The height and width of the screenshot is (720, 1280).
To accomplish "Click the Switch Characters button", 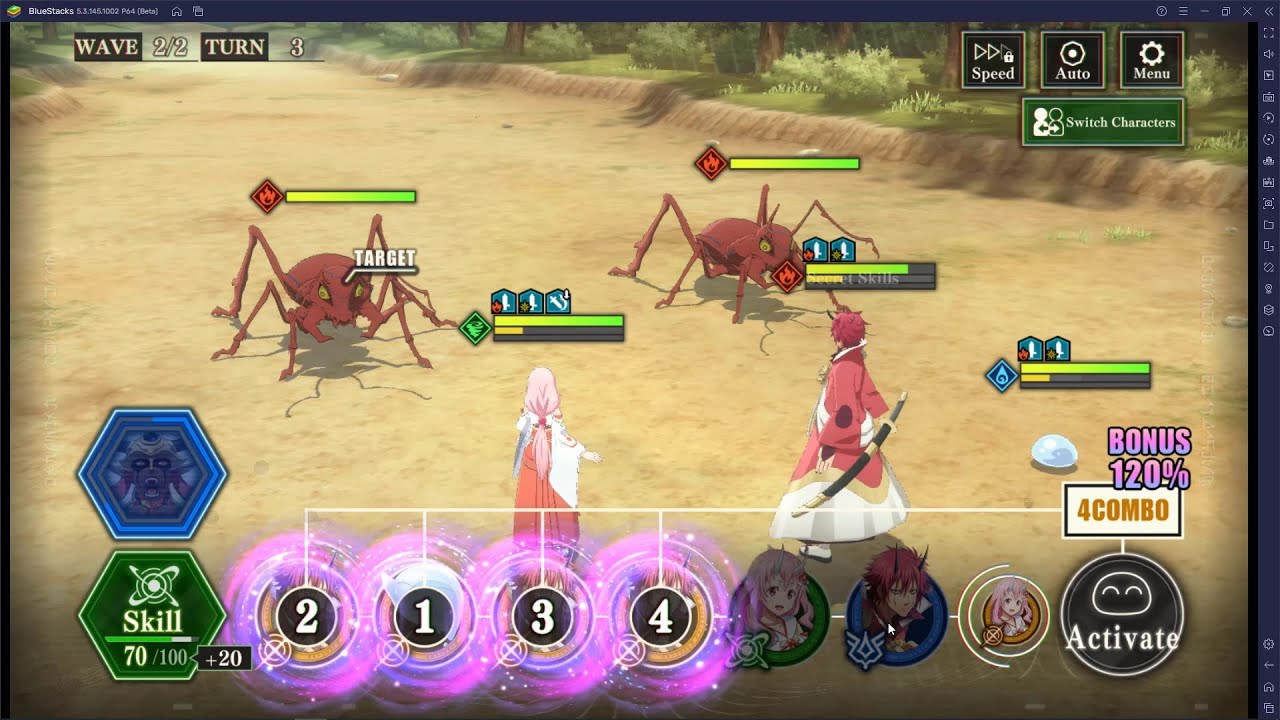I will point(1102,122).
